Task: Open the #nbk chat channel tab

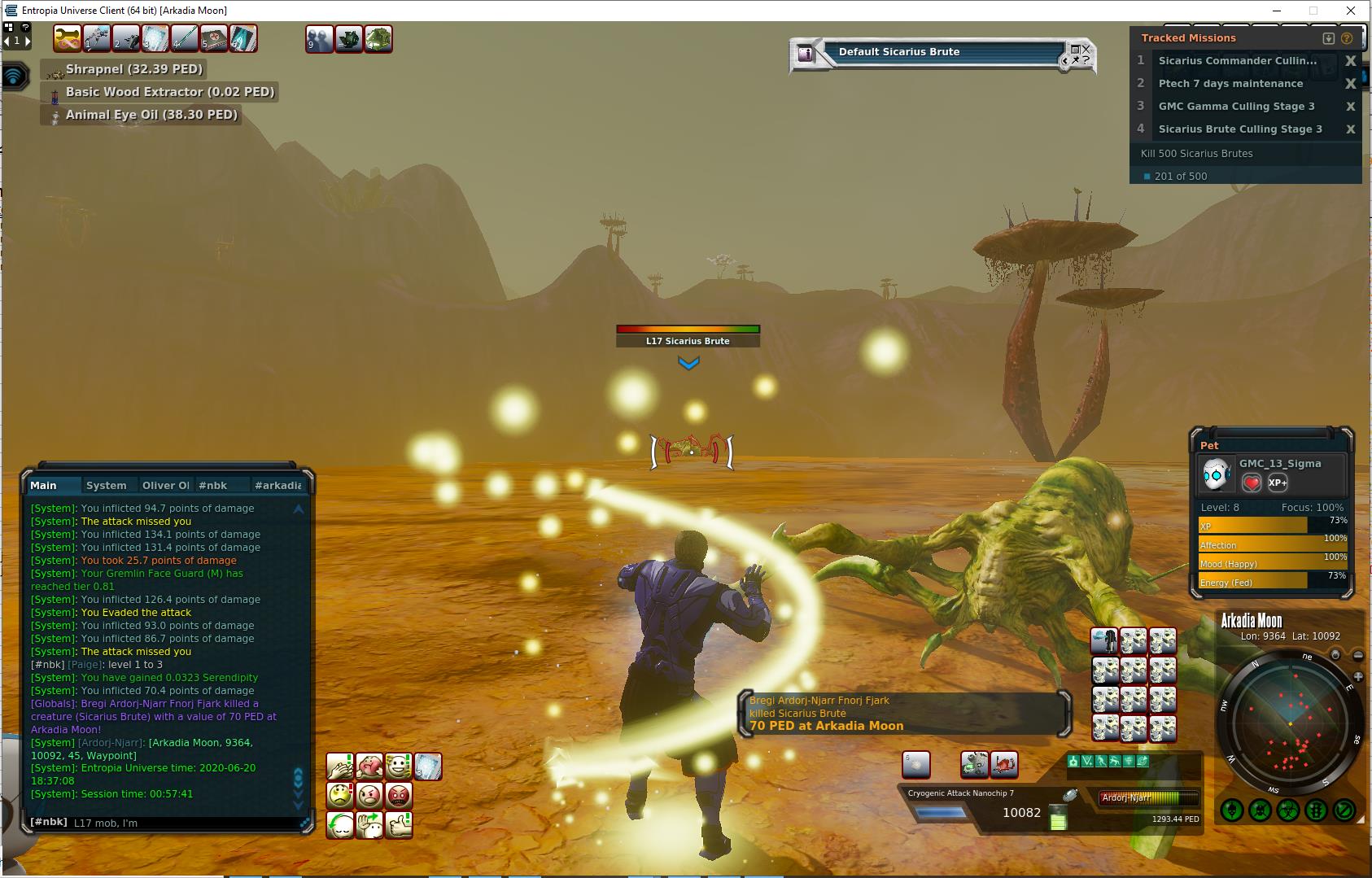Action: coord(213,485)
